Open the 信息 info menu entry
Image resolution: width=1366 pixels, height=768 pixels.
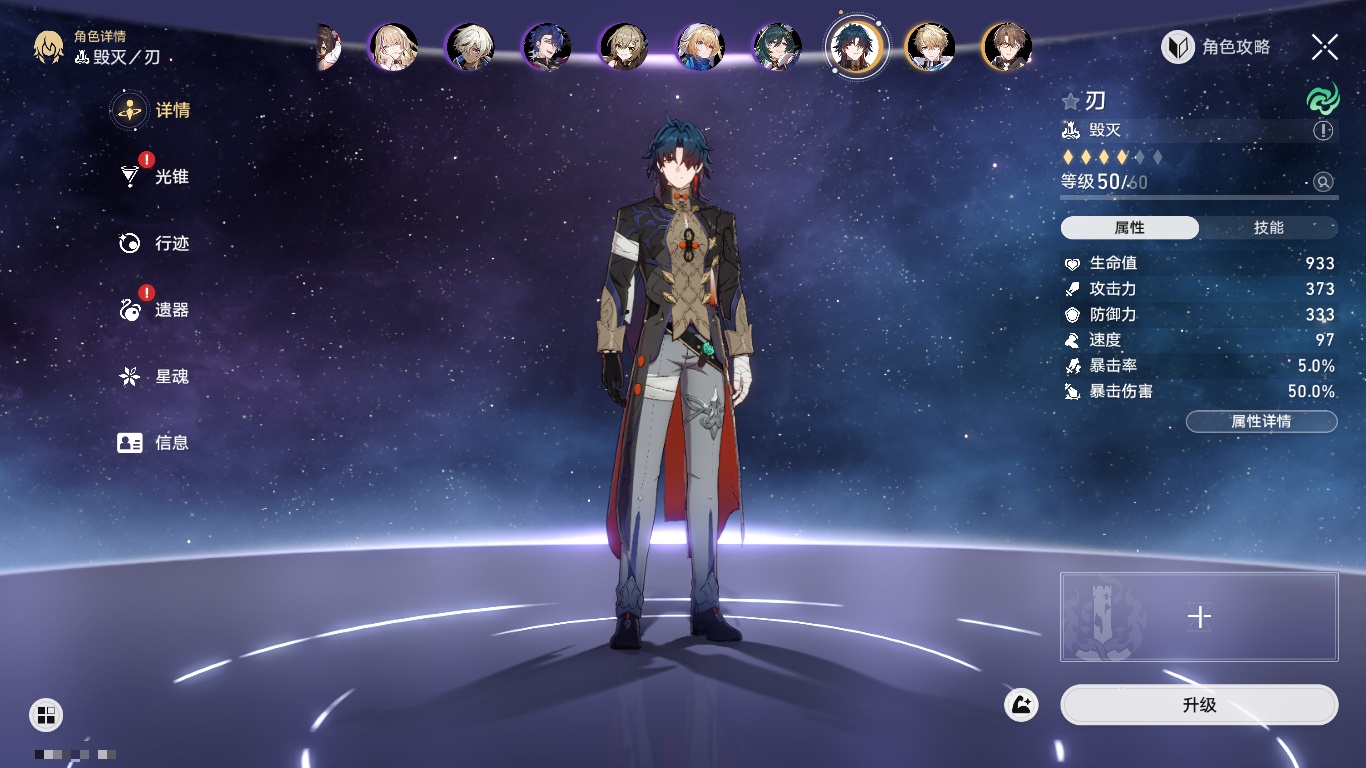(x=155, y=443)
